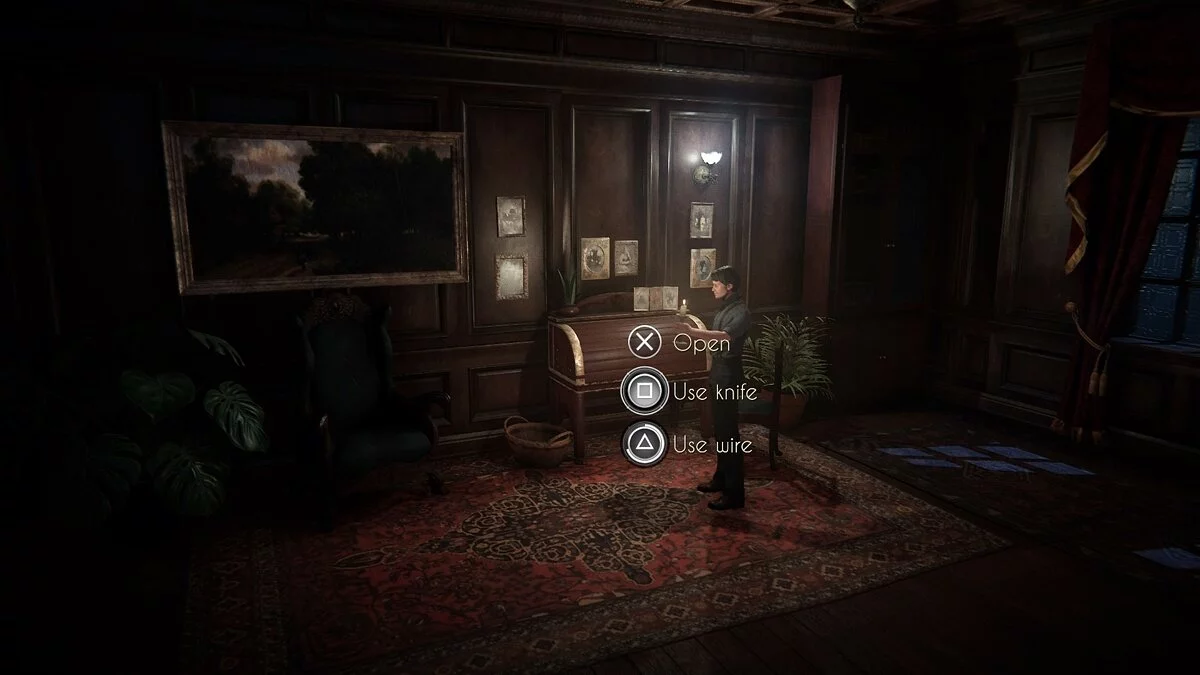Pick the Use wire option

coord(646,443)
